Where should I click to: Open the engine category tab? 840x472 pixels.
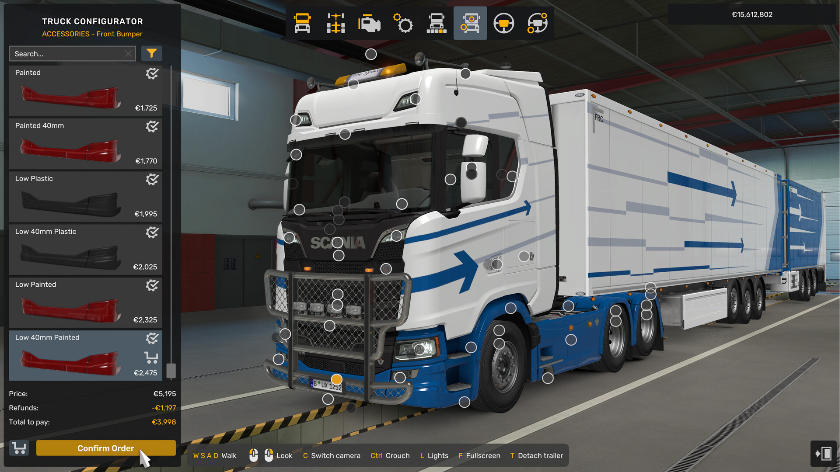tap(369, 22)
